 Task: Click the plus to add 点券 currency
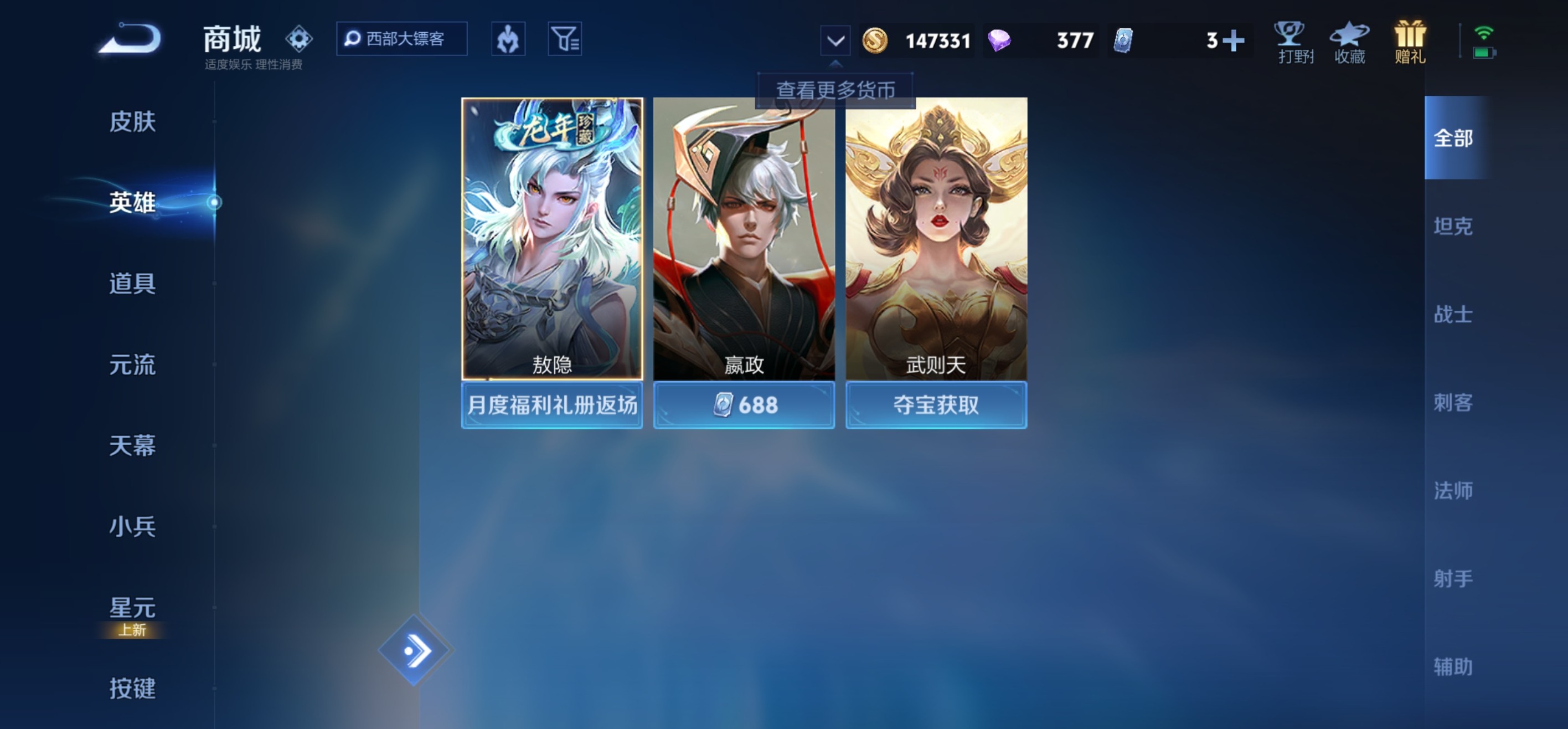pos(1235,40)
